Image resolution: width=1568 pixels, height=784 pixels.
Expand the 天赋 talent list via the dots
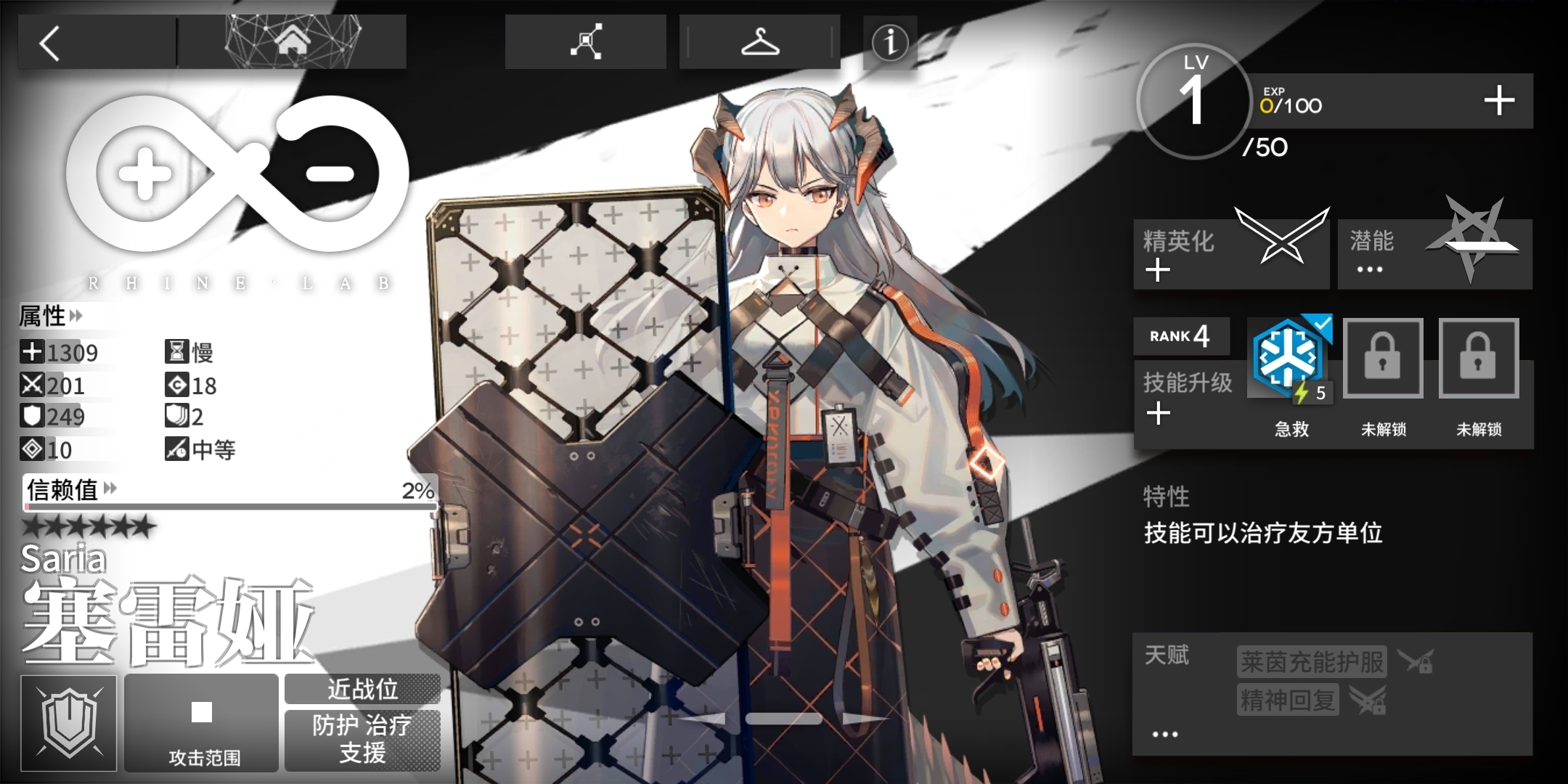1164,733
